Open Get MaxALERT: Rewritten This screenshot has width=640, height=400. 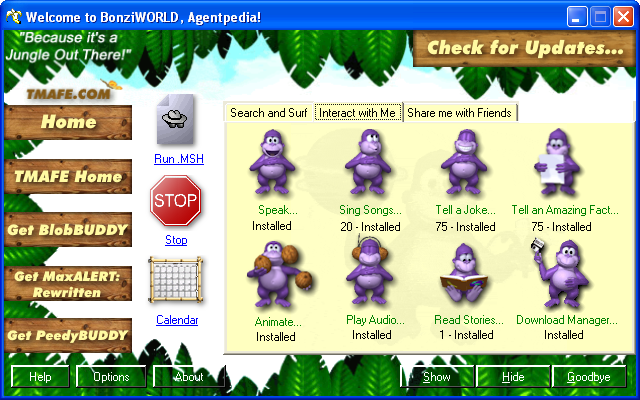[68, 281]
